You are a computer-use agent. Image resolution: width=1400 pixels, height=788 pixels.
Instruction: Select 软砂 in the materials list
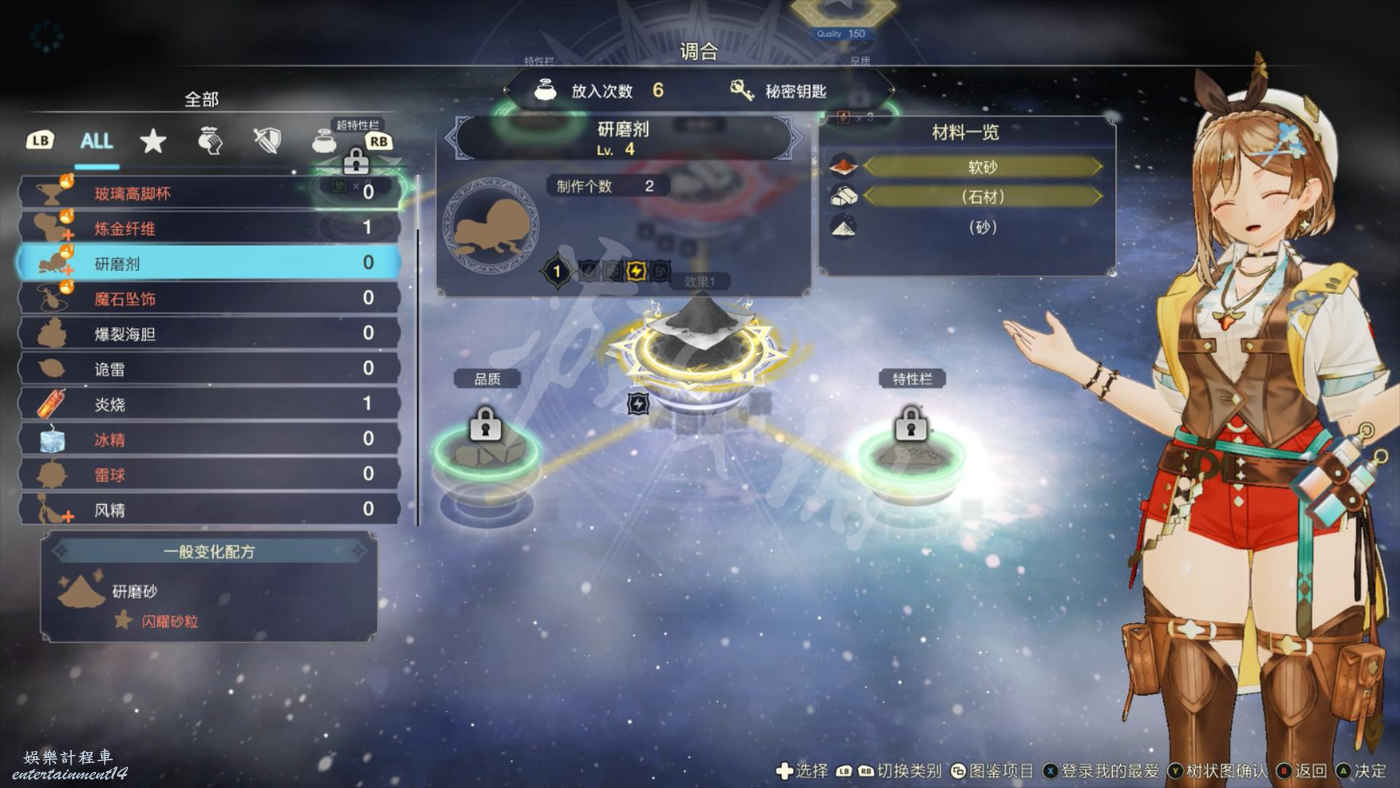(982, 167)
